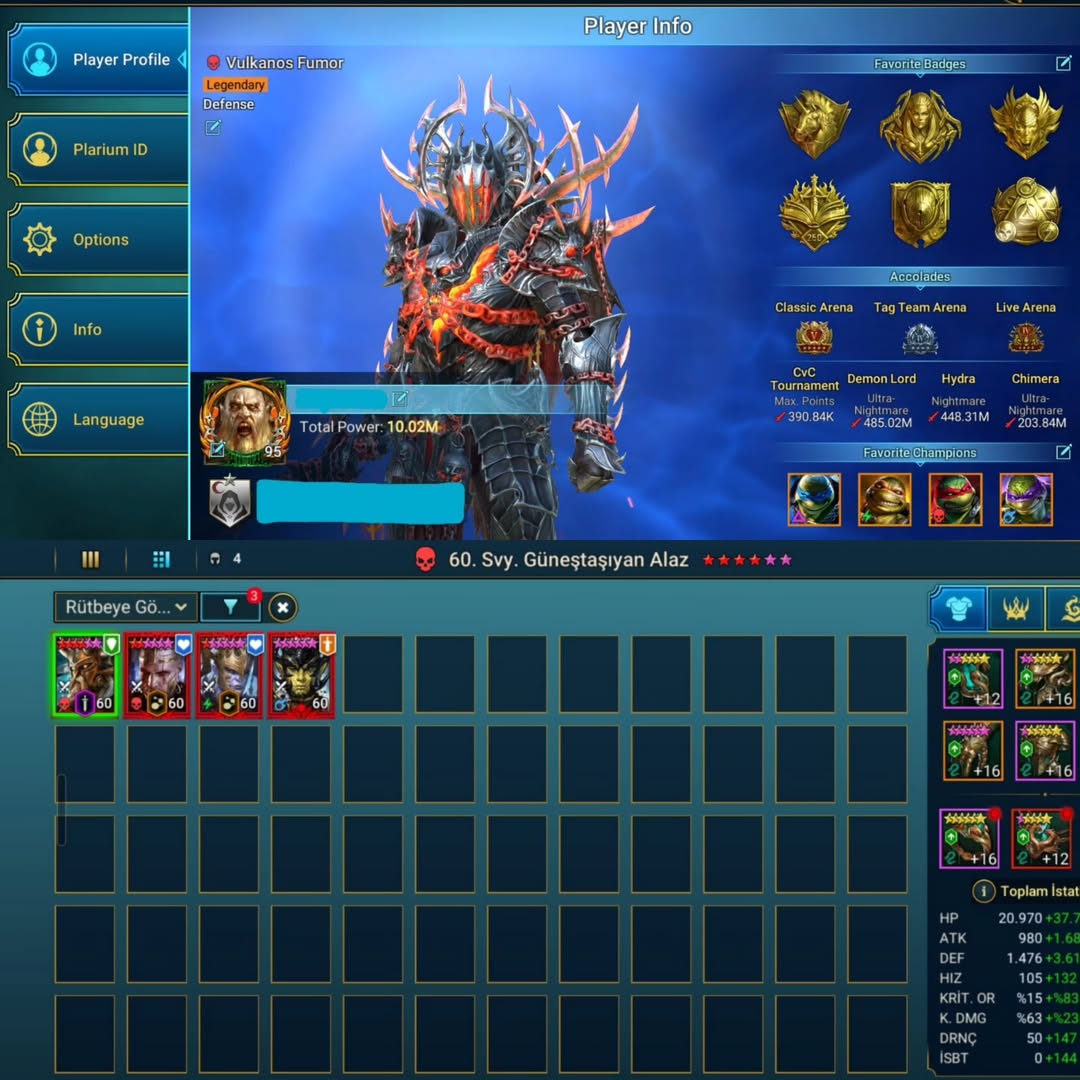Open the Player Profile menu
1080x1080 pixels.
[98, 60]
